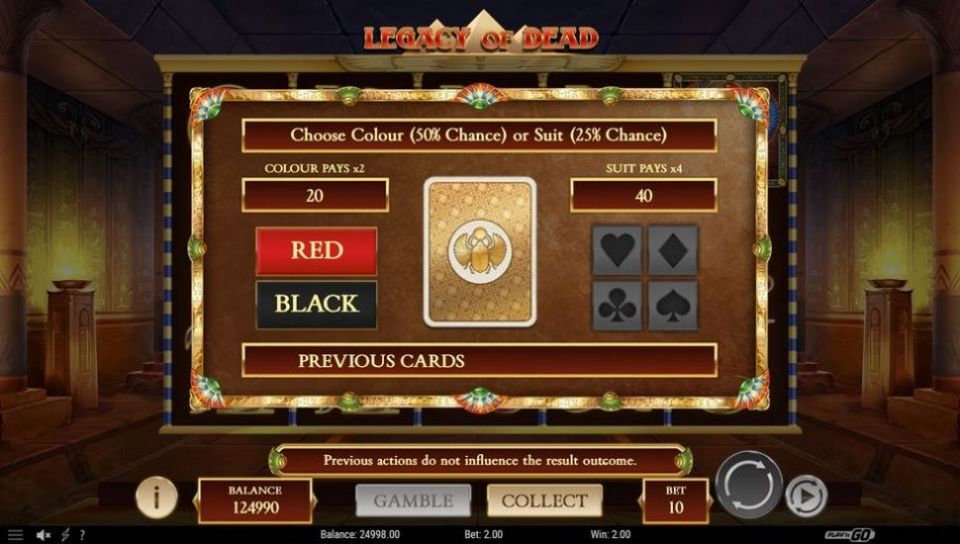Choose the BLACK colour option
Screen dimensions: 960x544
(x=316, y=304)
